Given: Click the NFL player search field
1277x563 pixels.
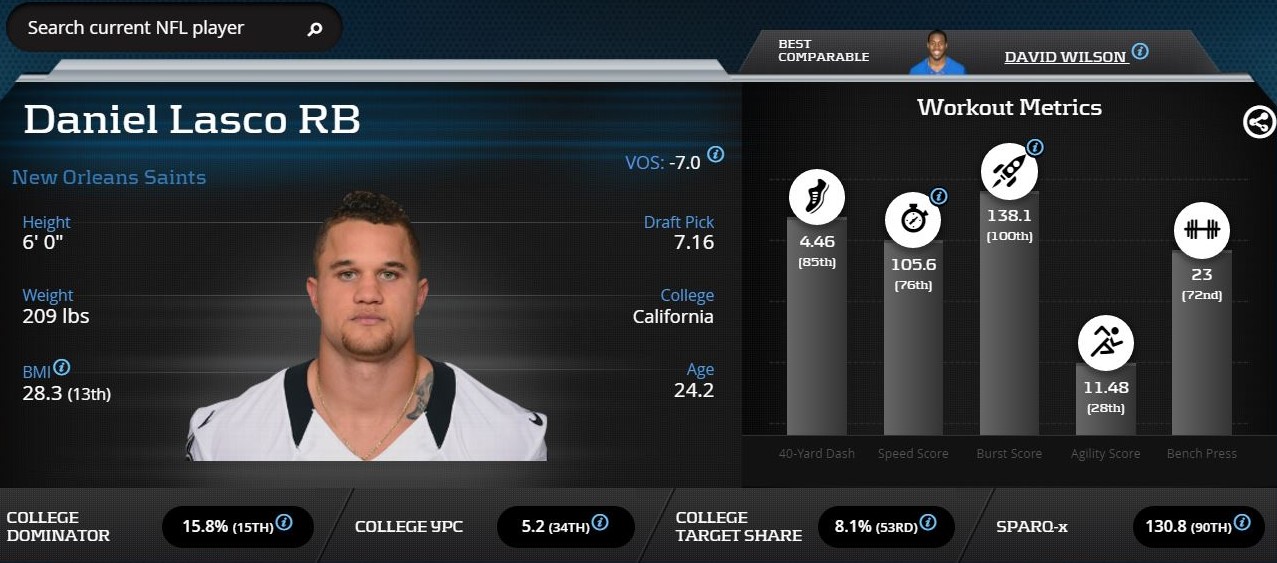Looking at the screenshot, I should (160, 28).
